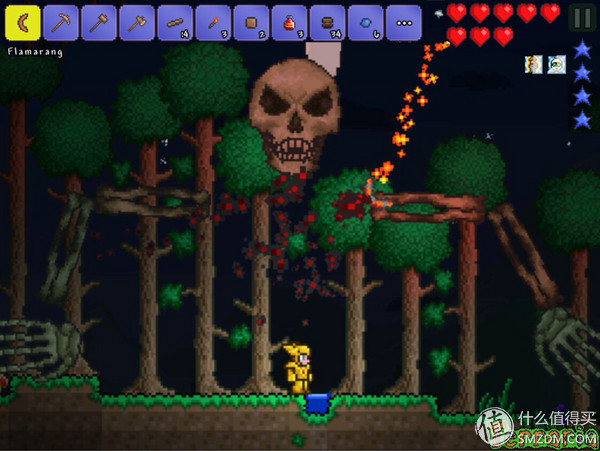Tap the eye buff icon
Image resolution: width=600 pixels, height=451 pixels.
[x=556, y=64]
